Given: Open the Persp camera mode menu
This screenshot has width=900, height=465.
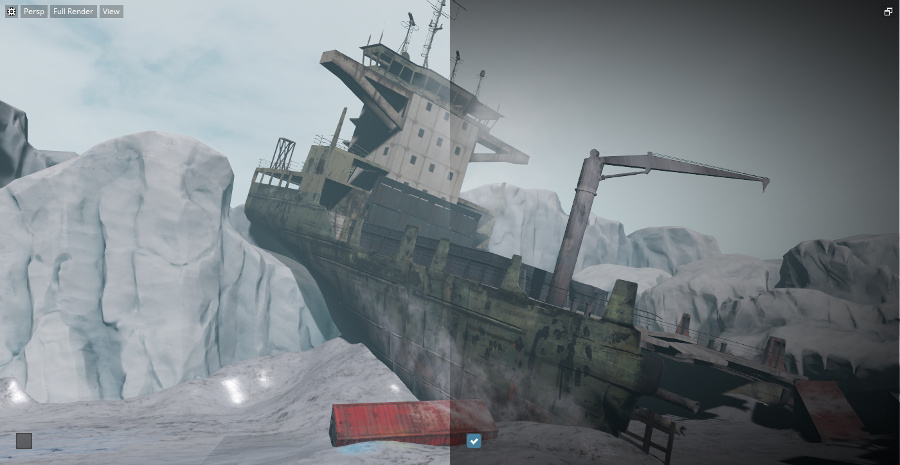Looking at the screenshot, I should pyautogui.click(x=34, y=12).
